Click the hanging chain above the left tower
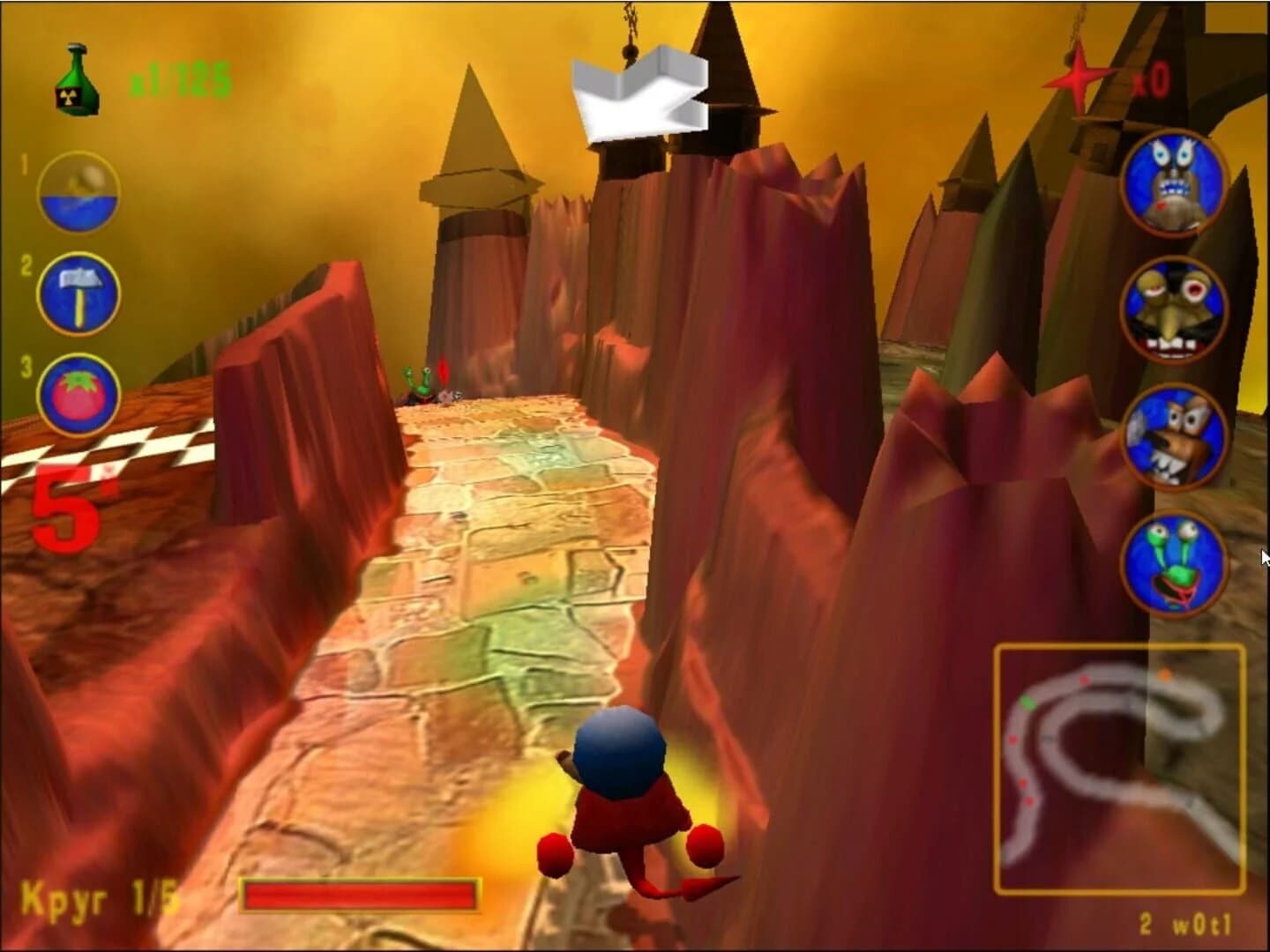 (x=630, y=22)
